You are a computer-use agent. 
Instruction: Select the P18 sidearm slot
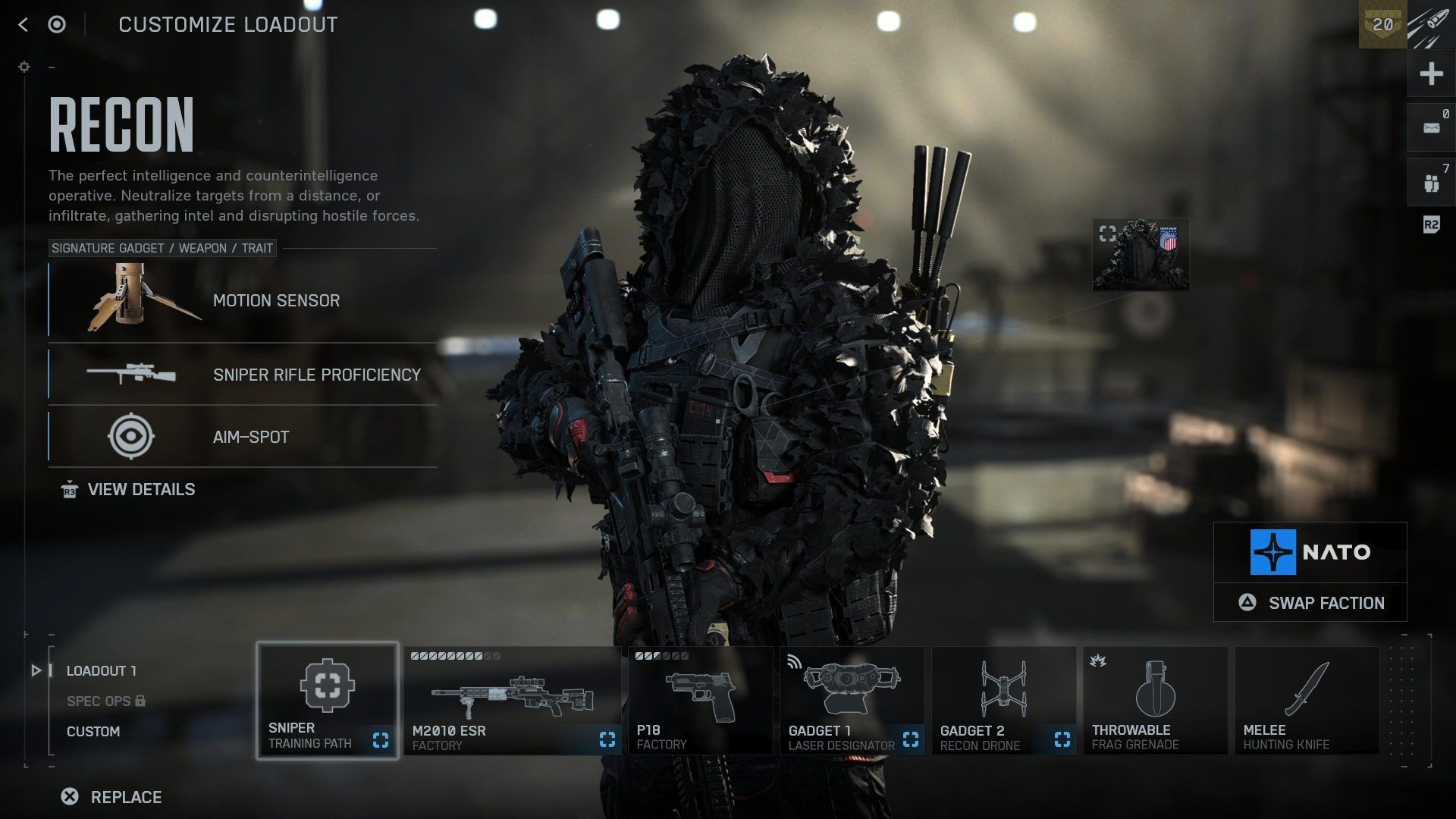[x=700, y=701]
